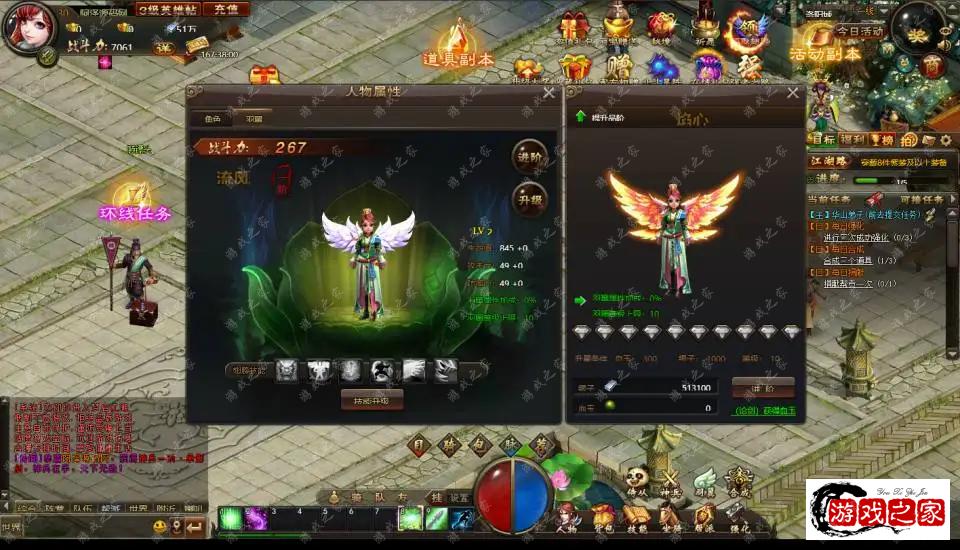Image resolution: width=960 pixels, height=550 pixels.
Task: Switch to the 角色 character tab
Action: (213, 118)
